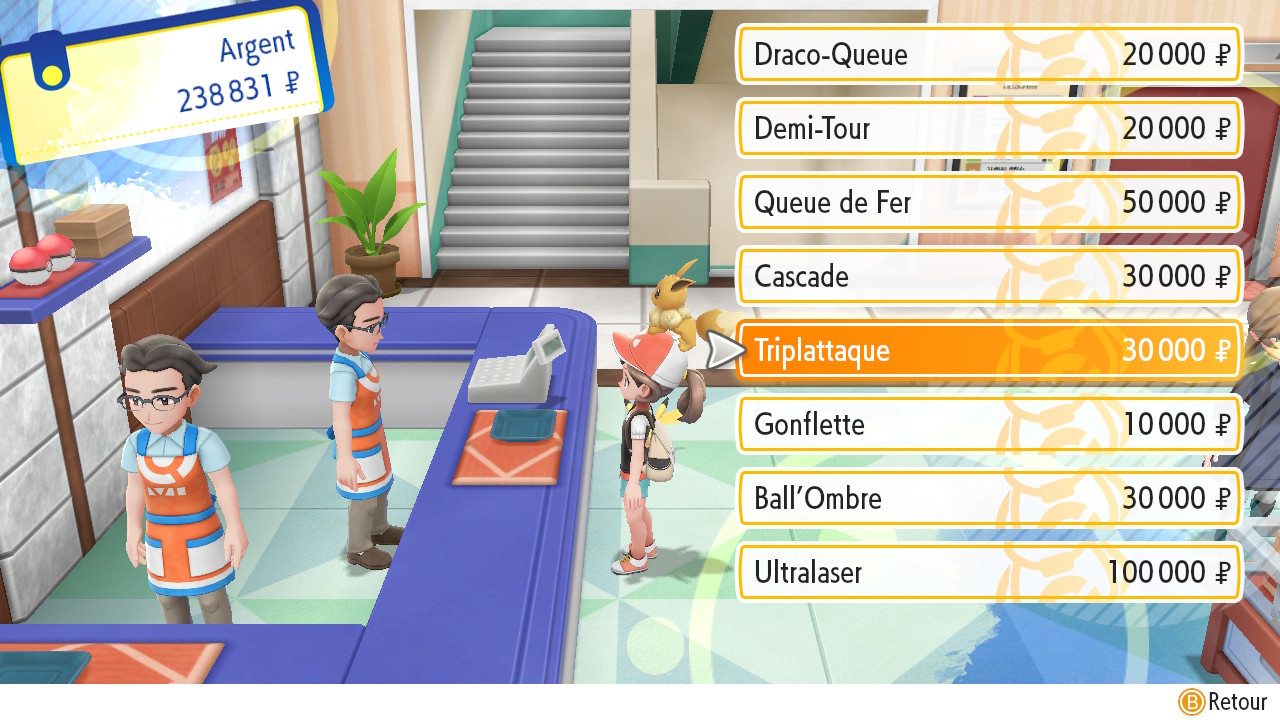Select Draco-Queue in the shop list
This screenshot has width=1280, height=720.
tap(988, 54)
